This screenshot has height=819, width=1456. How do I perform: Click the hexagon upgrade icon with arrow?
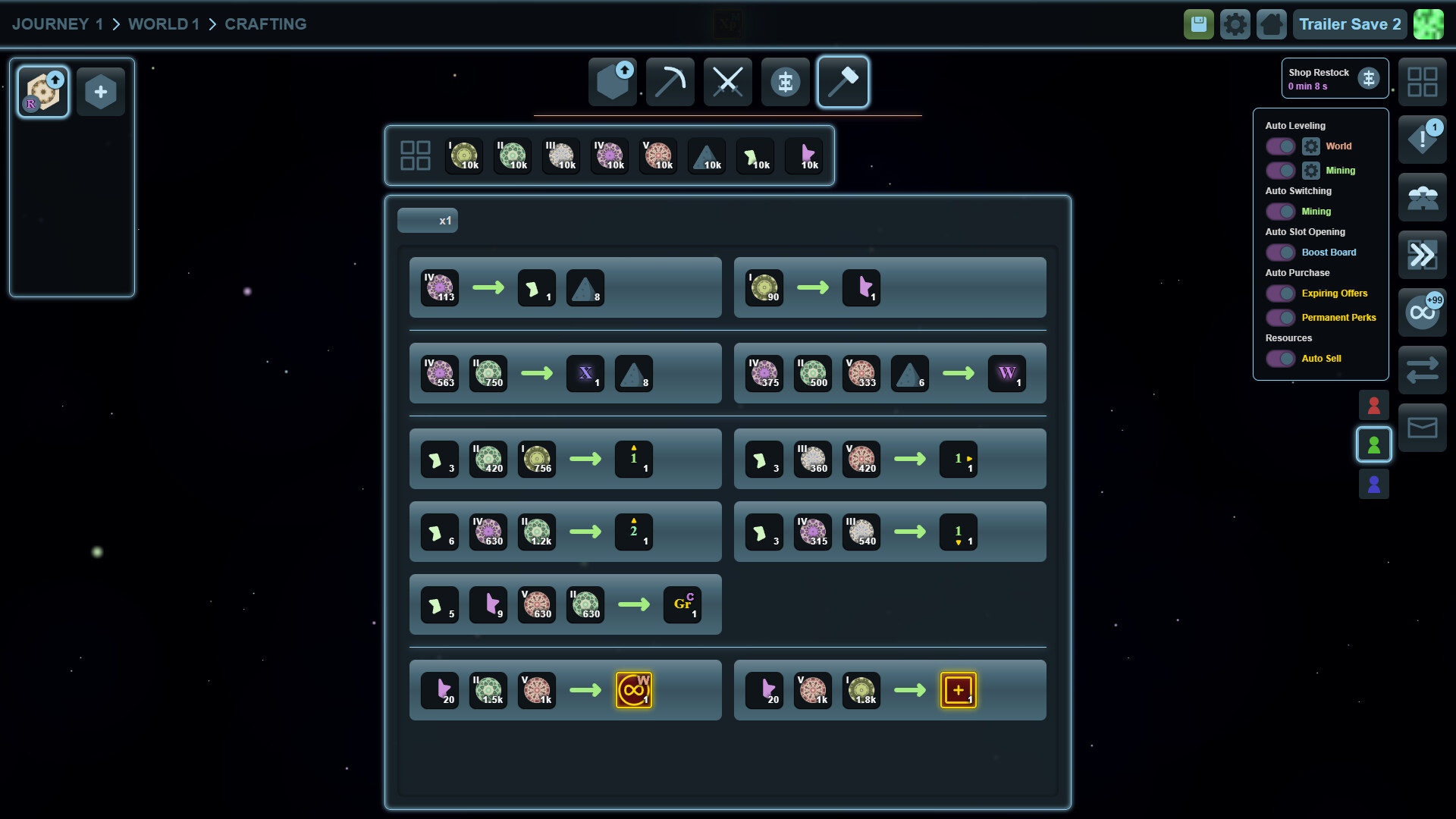(x=611, y=81)
